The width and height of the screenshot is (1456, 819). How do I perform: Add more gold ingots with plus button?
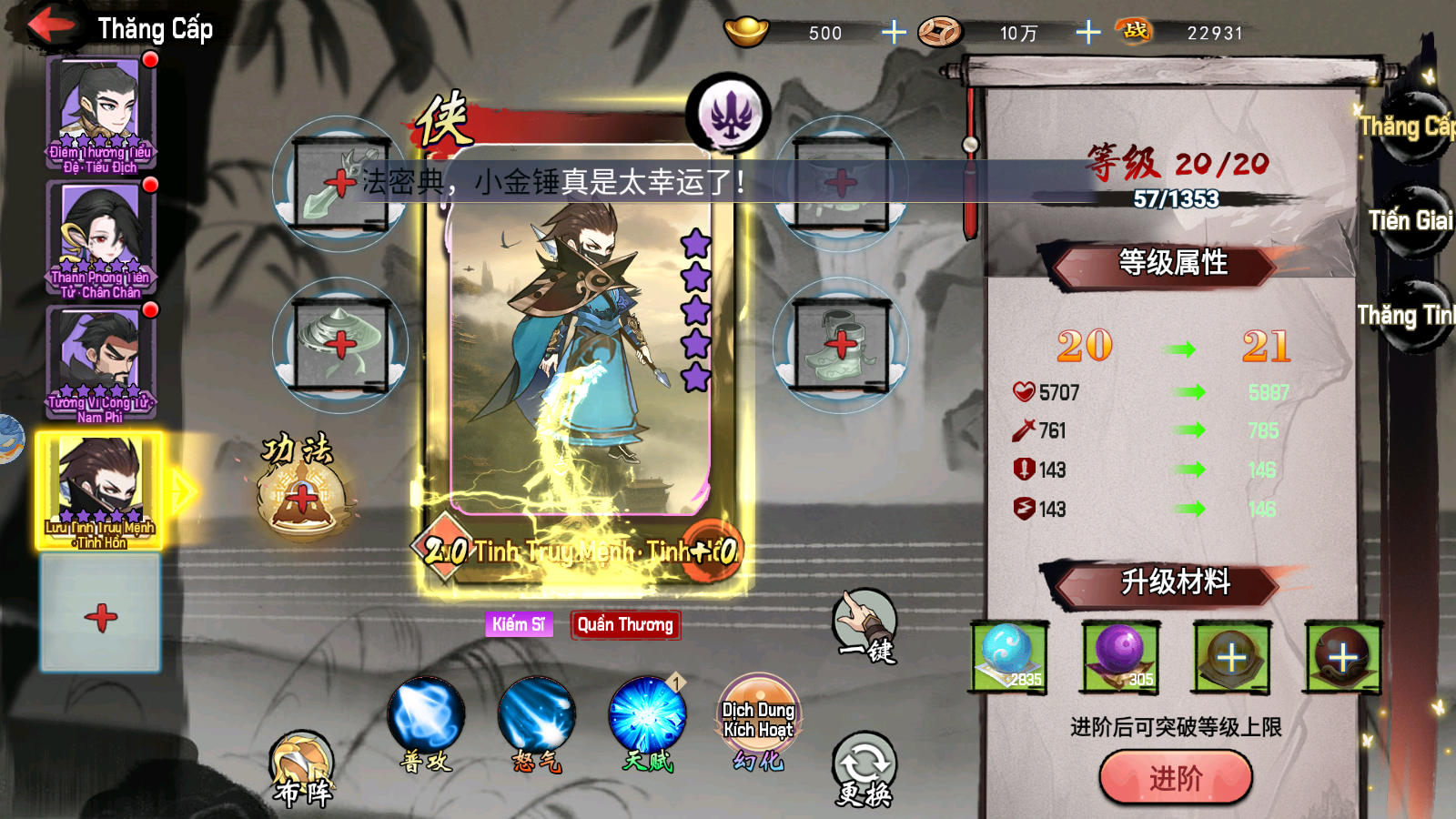pyautogui.click(x=894, y=33)
